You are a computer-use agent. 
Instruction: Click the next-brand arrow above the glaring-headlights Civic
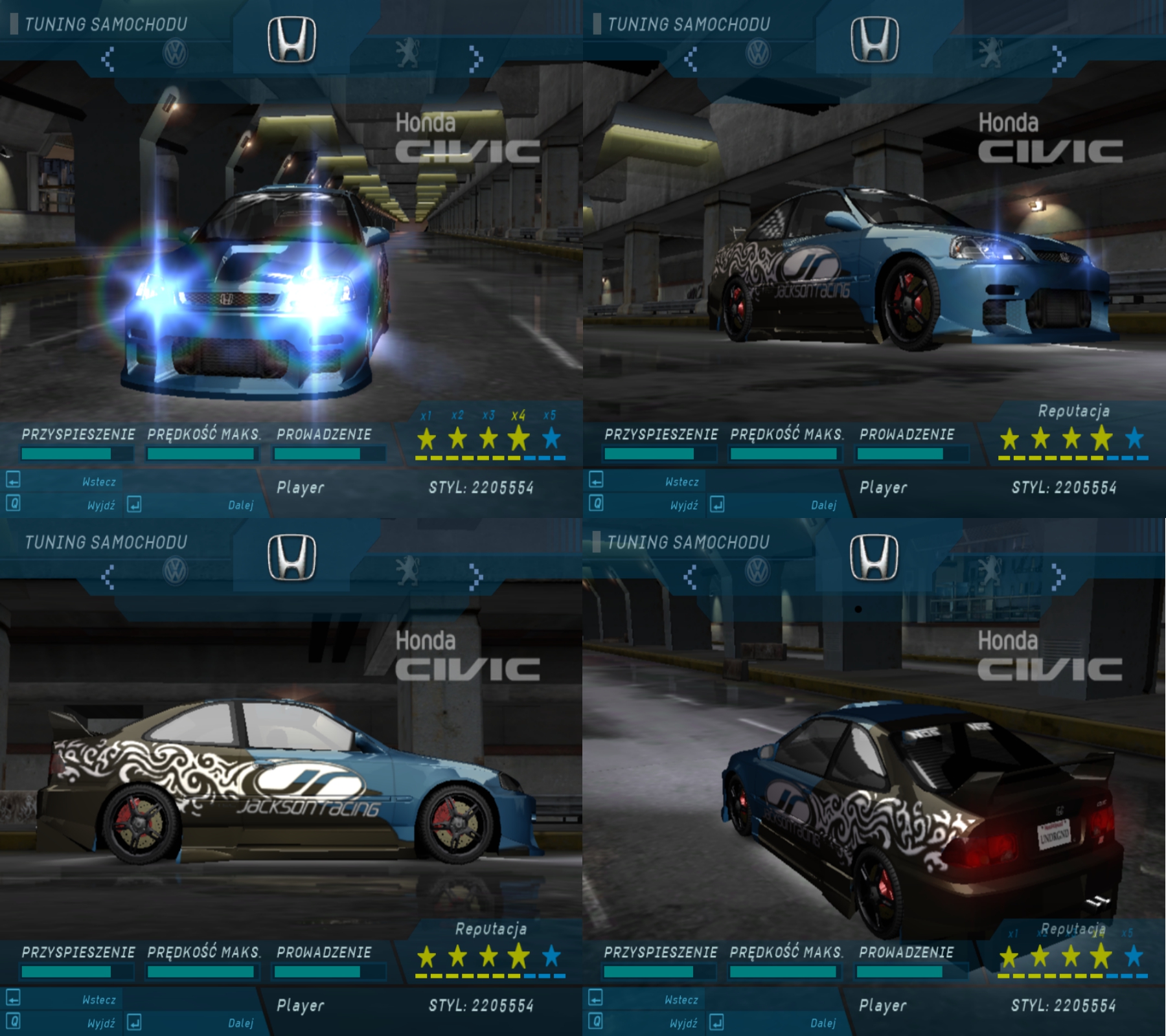click(476, 58)
